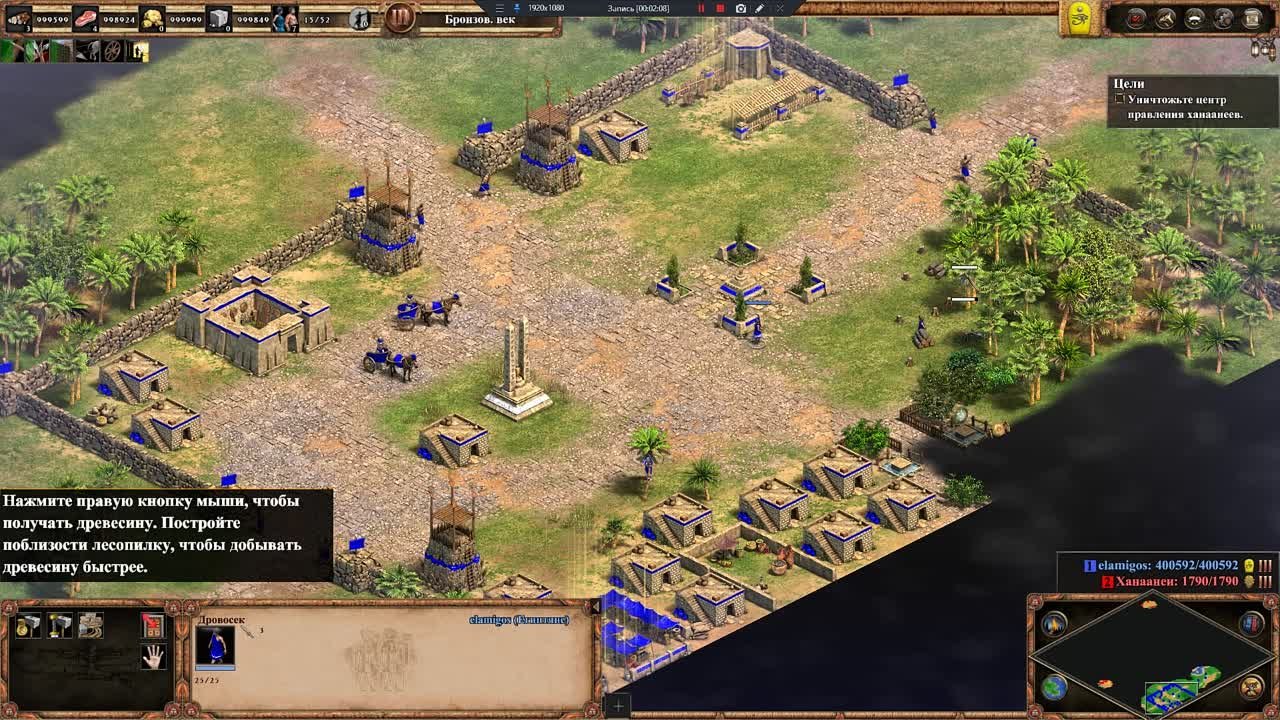This screenshot has width=1280, height=720.
Task: Expand the chat panel with plus control
Action: pyautogui.click(x=618, y=706)
